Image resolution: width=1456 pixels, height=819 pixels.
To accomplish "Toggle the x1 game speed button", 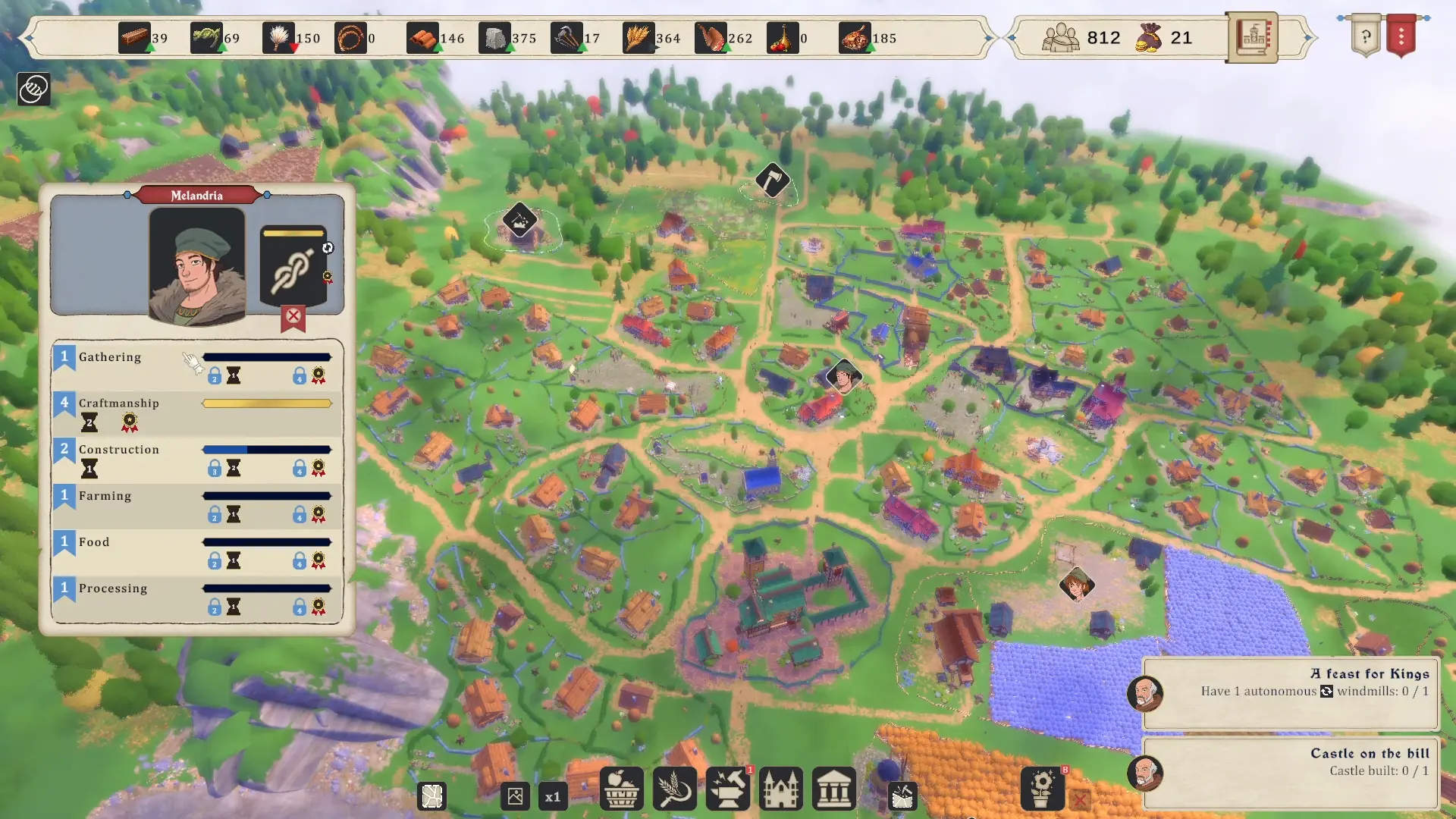I will coord(553,797).
